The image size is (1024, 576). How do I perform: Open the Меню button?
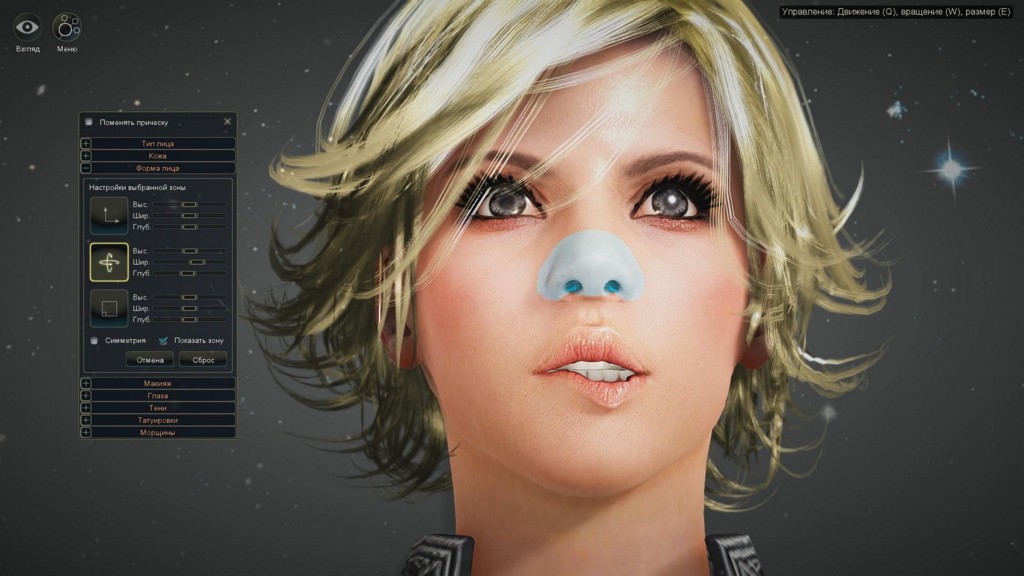pos(67,27)
